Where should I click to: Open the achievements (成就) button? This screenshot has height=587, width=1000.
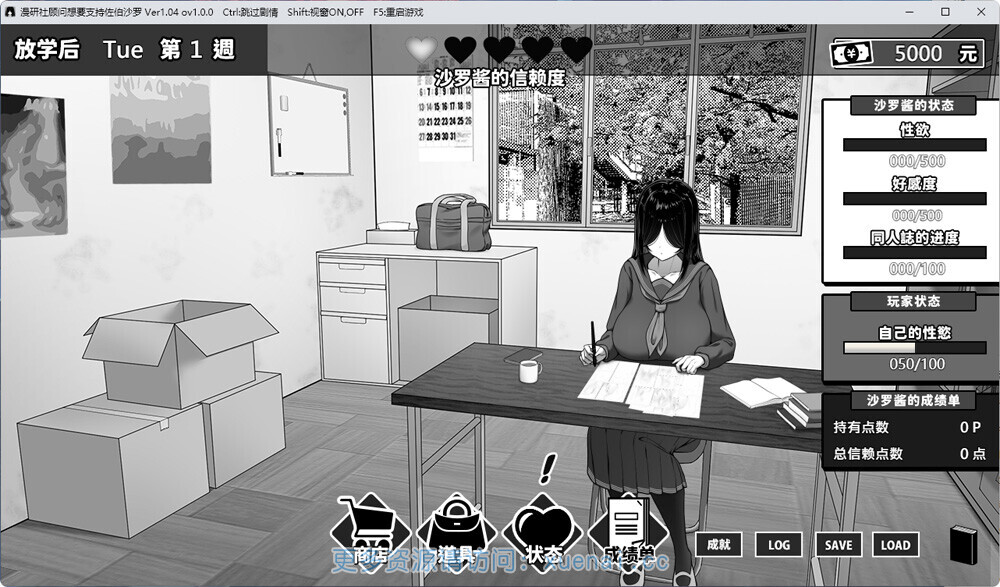click(x=718, y=544)
